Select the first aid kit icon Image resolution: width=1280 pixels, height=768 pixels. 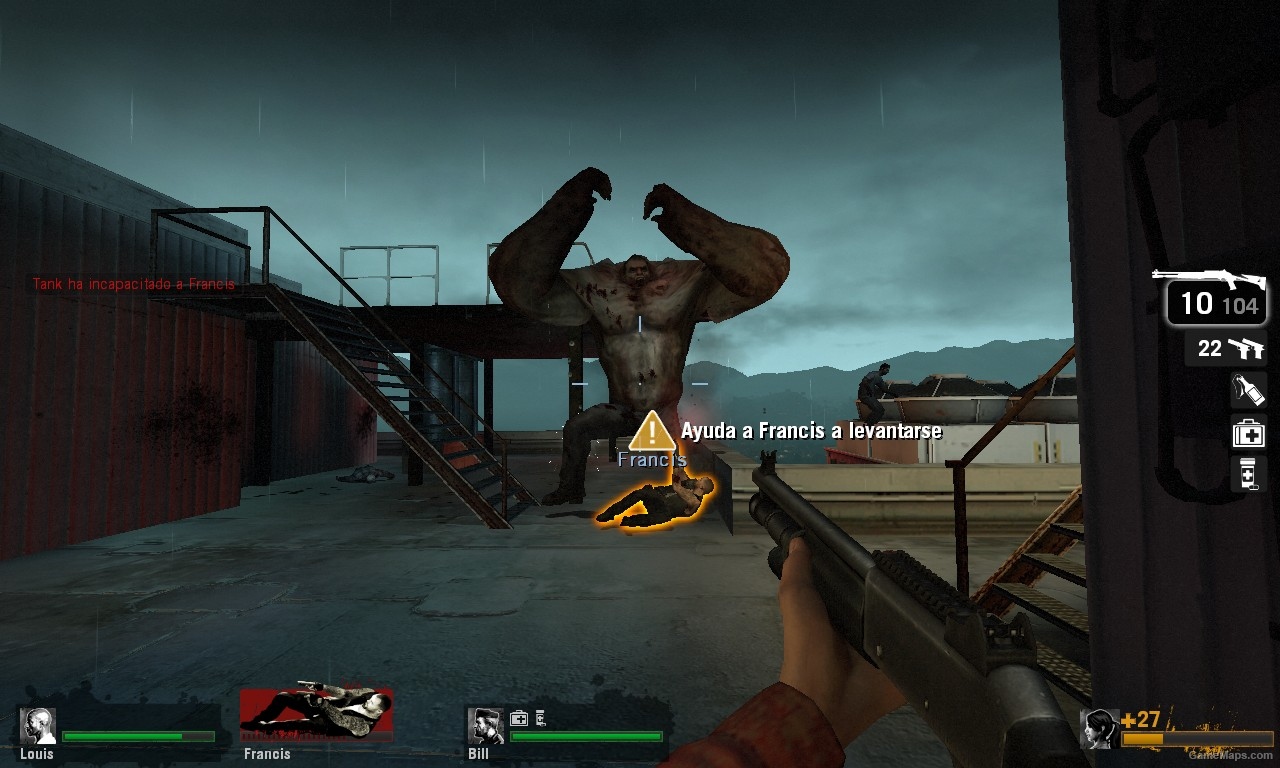[1249, 433]
